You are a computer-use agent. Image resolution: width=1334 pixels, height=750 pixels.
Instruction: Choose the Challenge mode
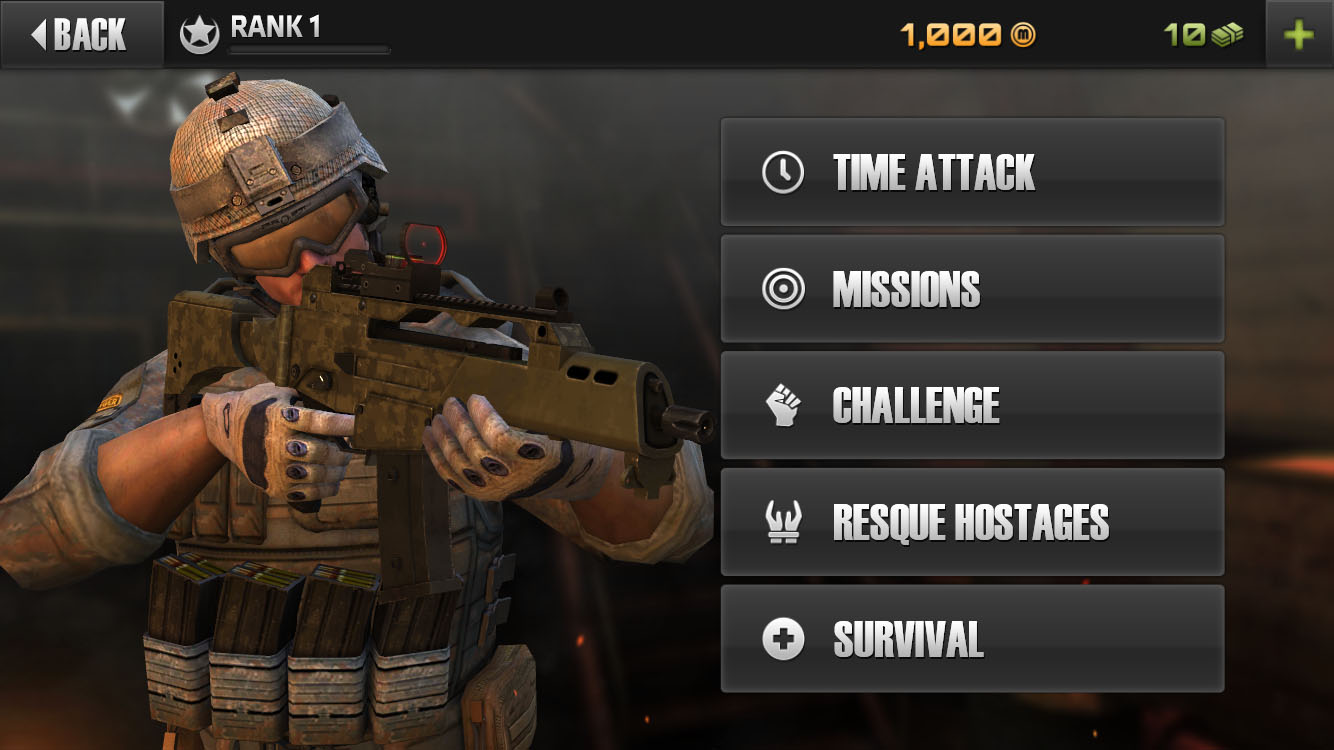click(972, 405)
